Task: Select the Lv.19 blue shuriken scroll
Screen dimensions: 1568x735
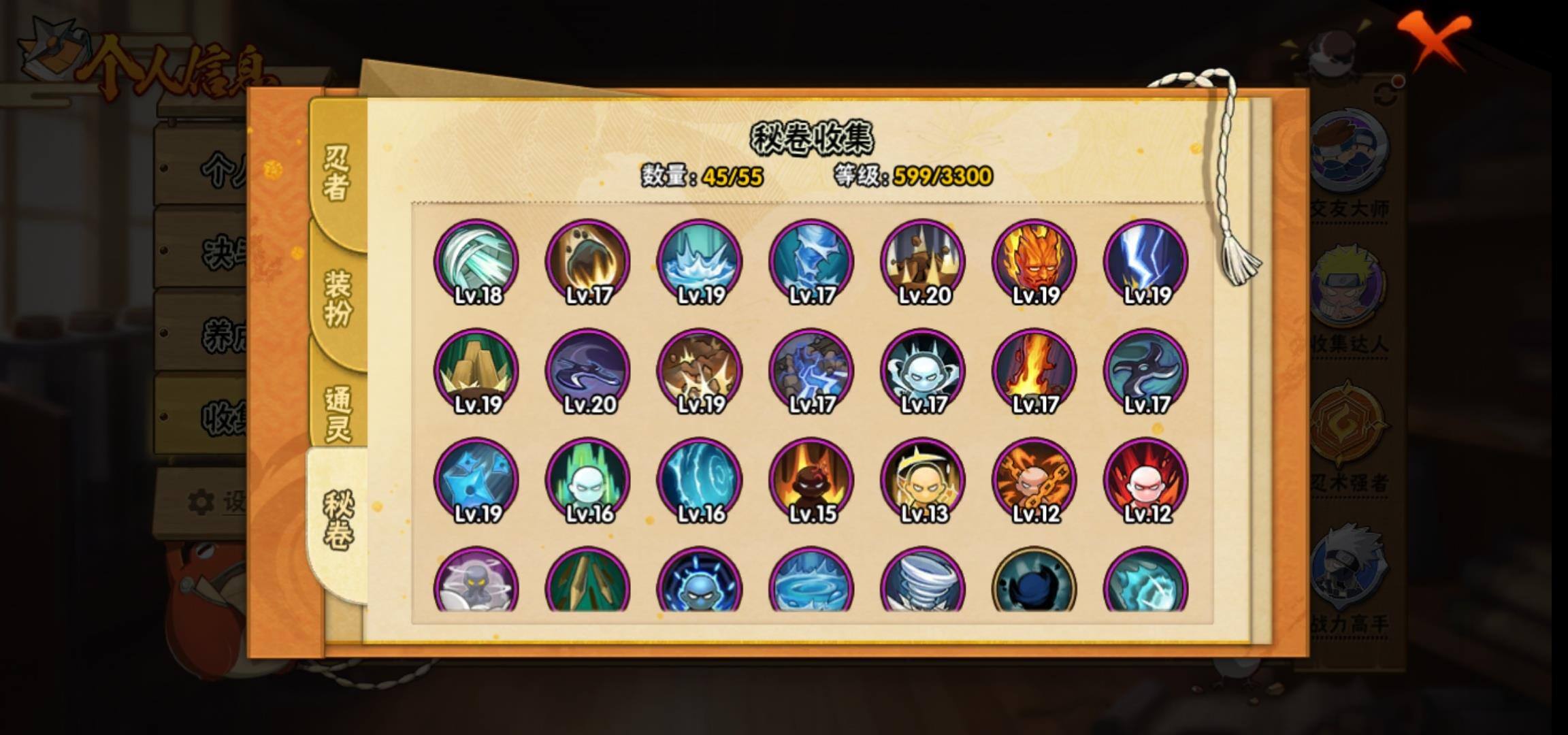Action: tap(476, 480)
